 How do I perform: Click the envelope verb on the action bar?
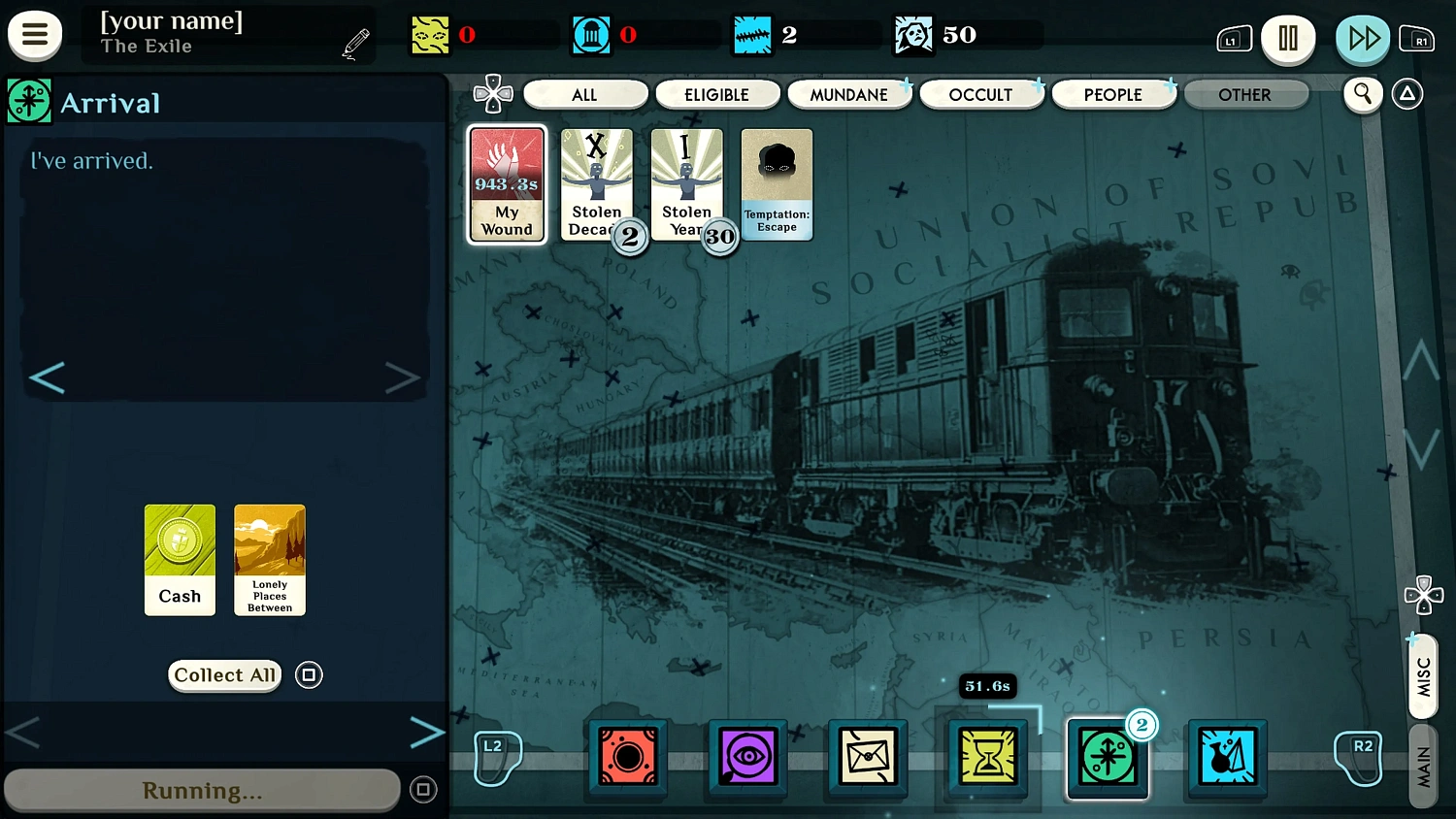867,758
